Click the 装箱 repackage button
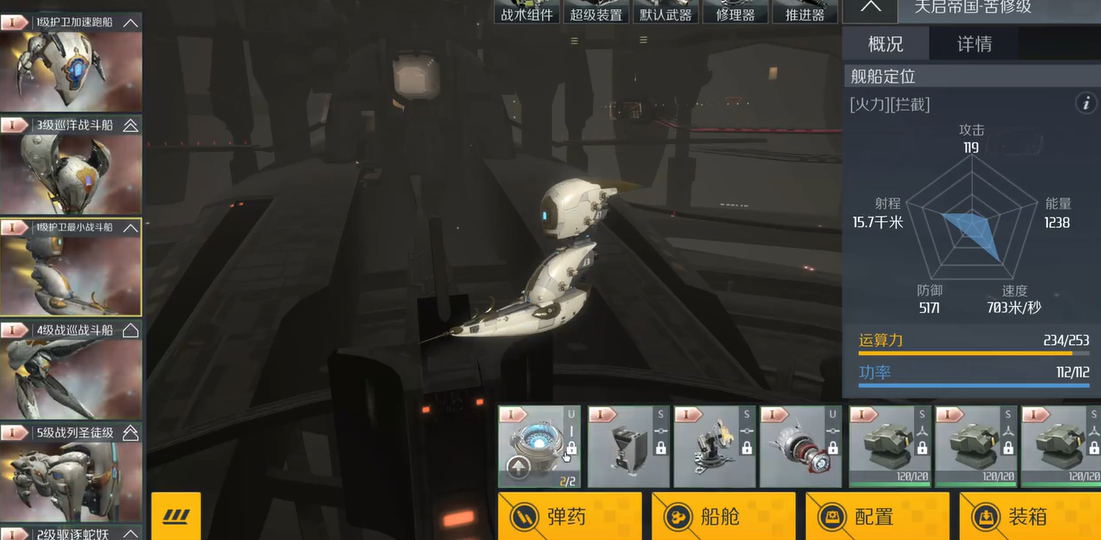The height and width of the screenshot is (540, 1101). click(x=1030, y=516)
